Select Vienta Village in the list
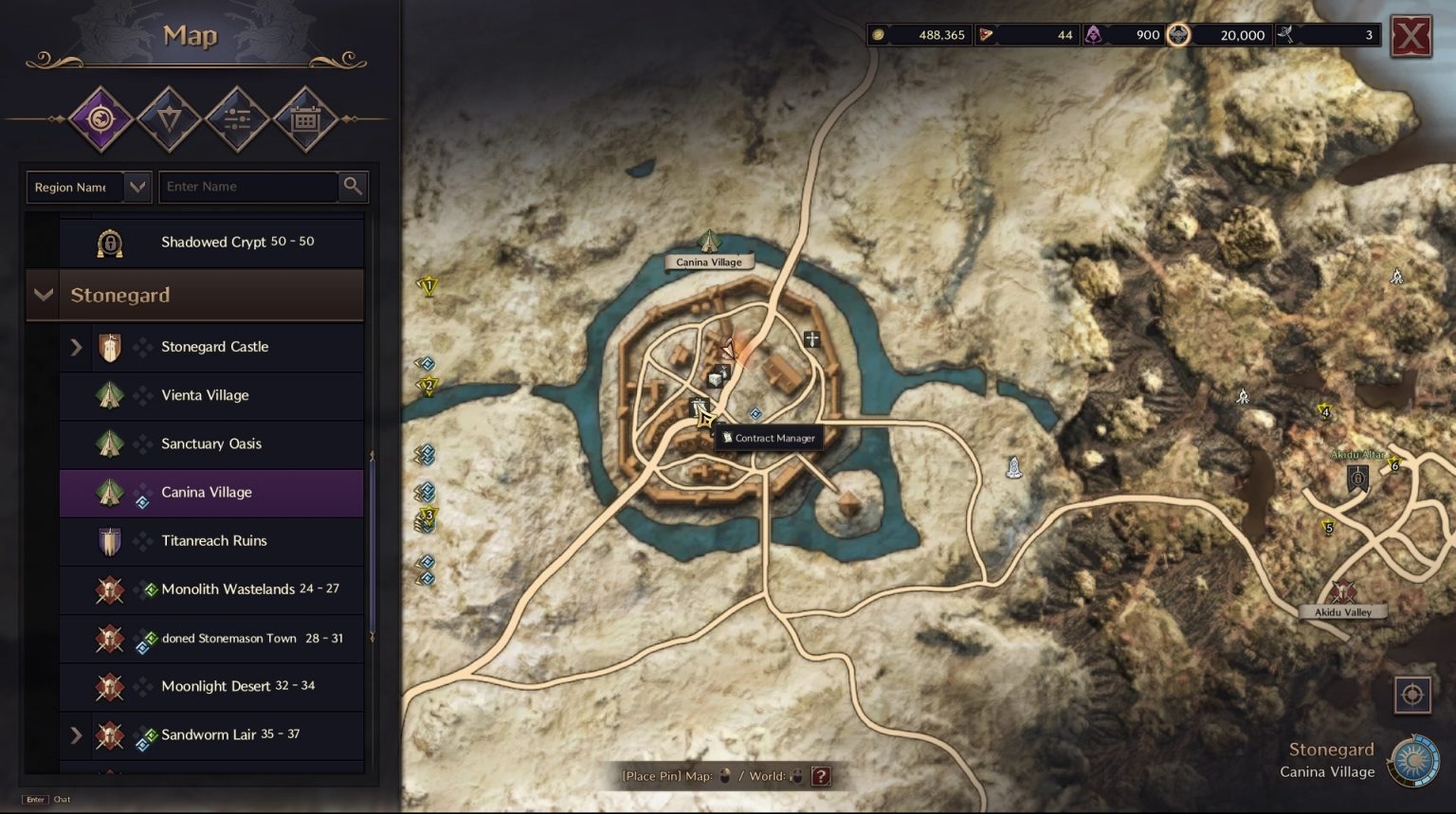1456x814 pixels. point(205,395)
